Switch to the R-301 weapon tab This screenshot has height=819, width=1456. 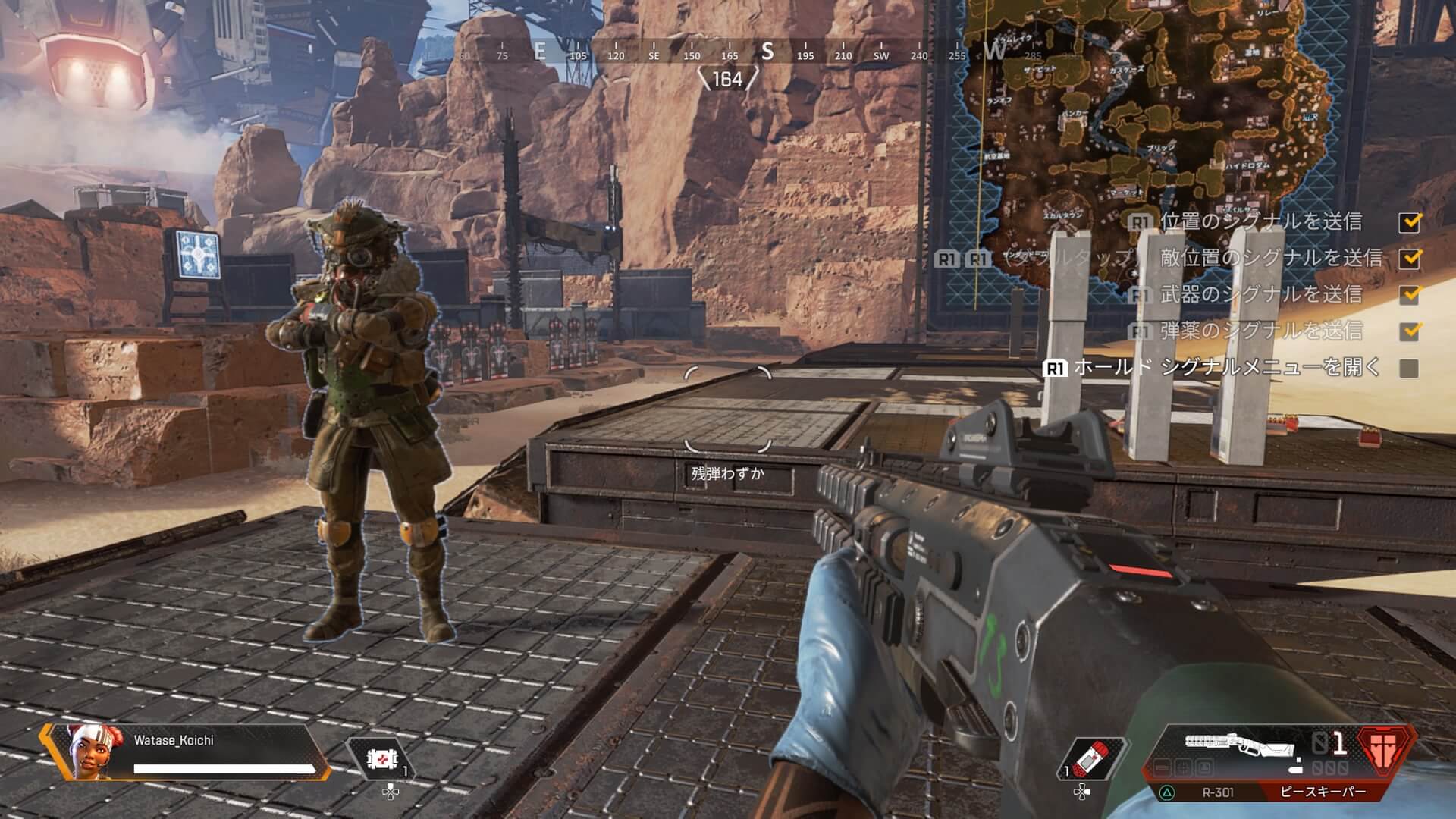[x=1217, y=792]
